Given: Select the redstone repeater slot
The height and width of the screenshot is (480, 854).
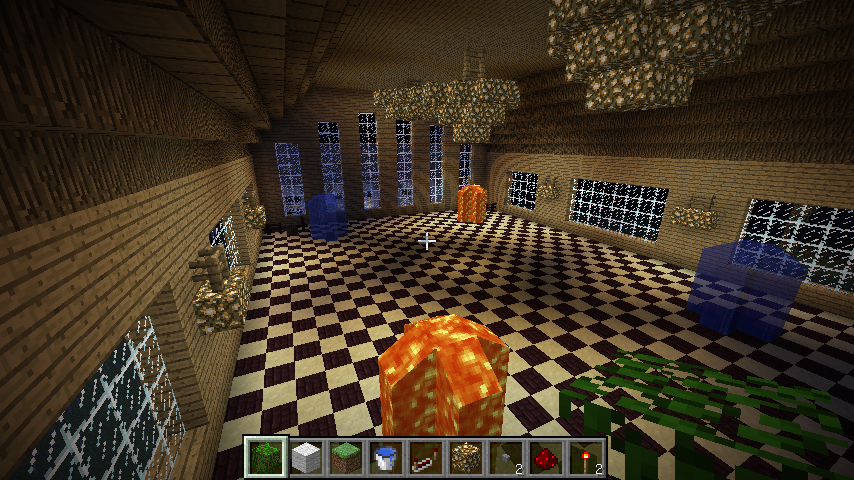Looking at the screenshot, I should (426, 459).
